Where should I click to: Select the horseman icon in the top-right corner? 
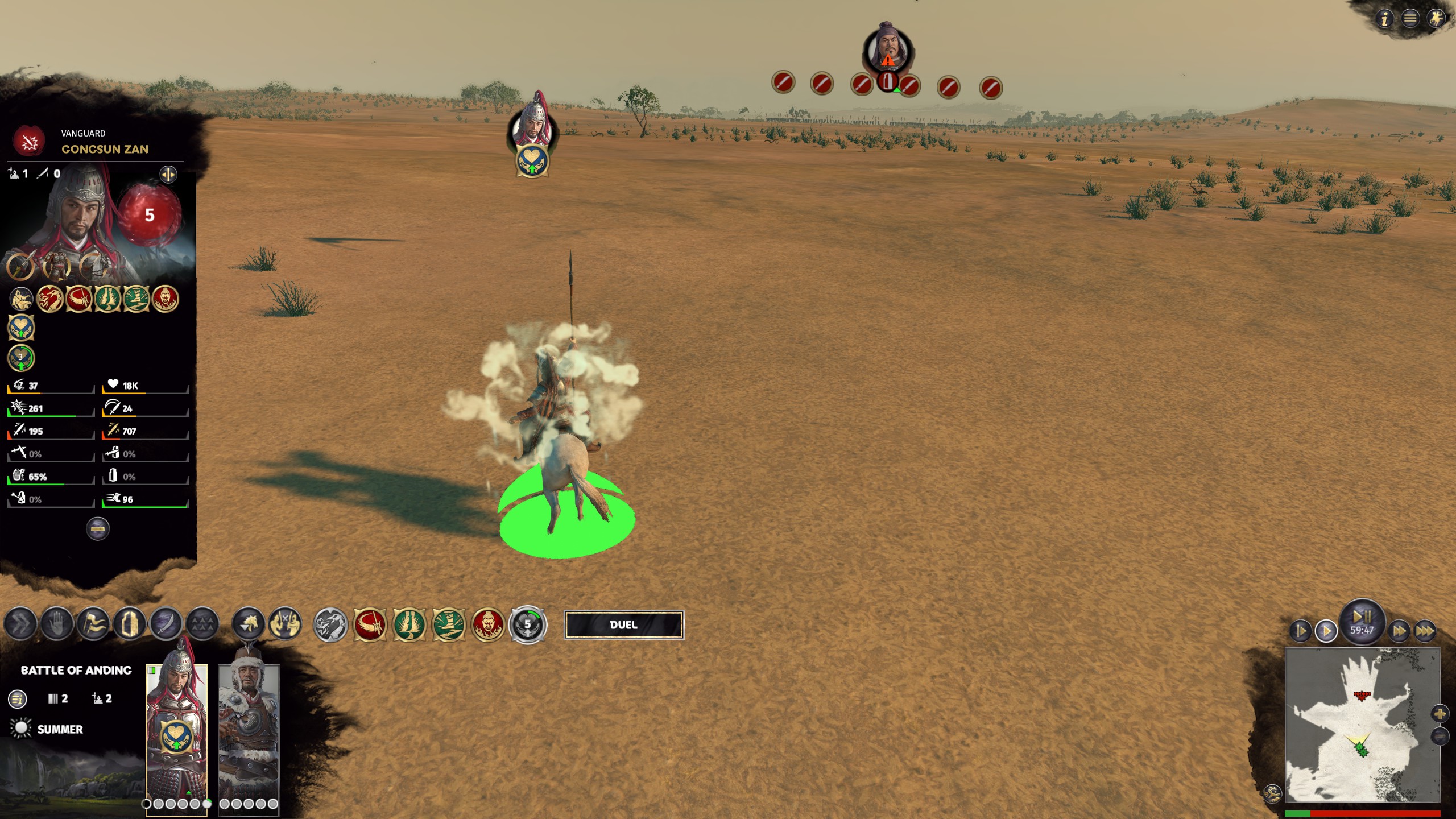point(1436,19)
